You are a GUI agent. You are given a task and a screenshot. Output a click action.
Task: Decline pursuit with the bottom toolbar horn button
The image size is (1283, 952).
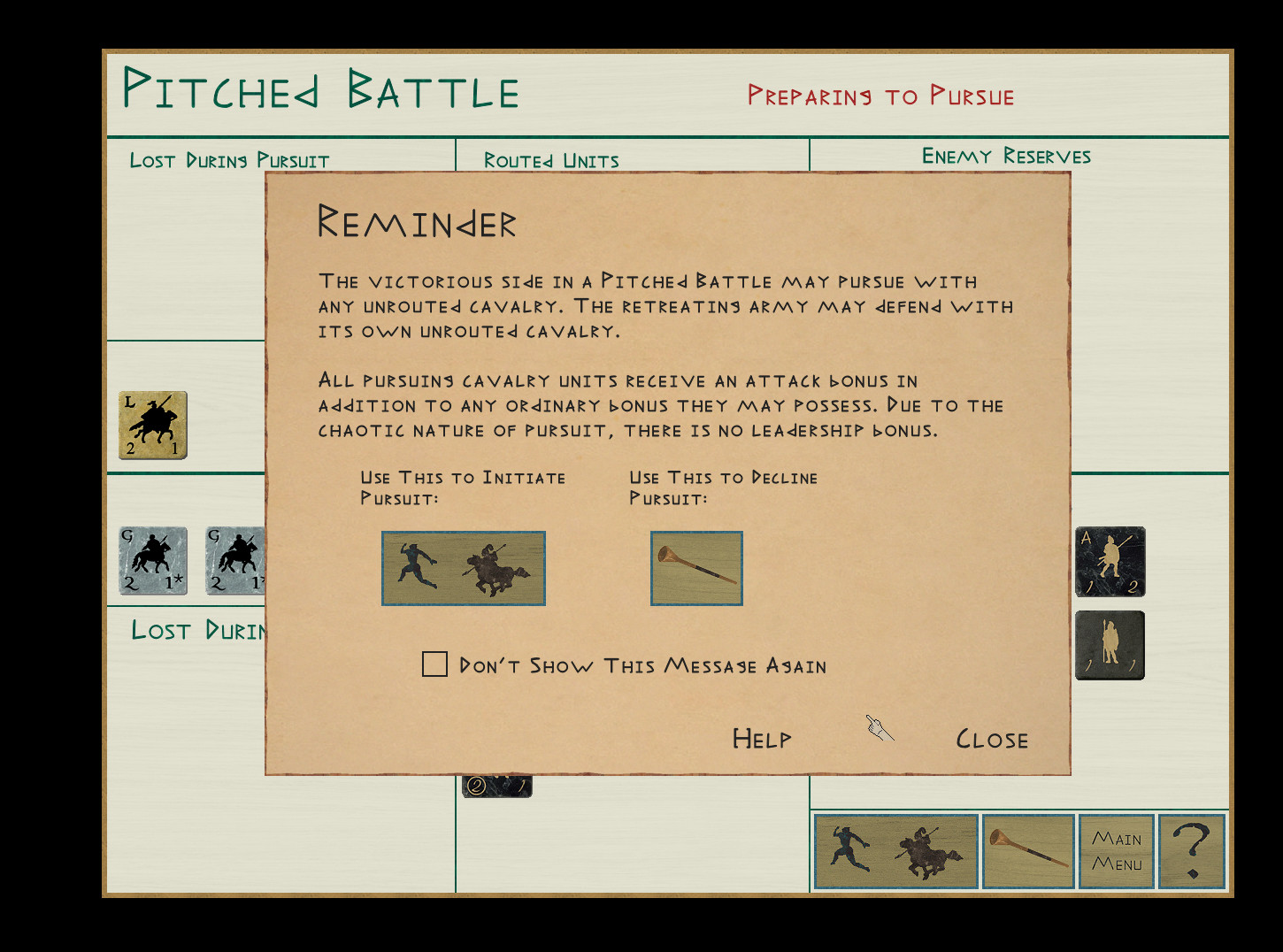(x=1028, y=851)
